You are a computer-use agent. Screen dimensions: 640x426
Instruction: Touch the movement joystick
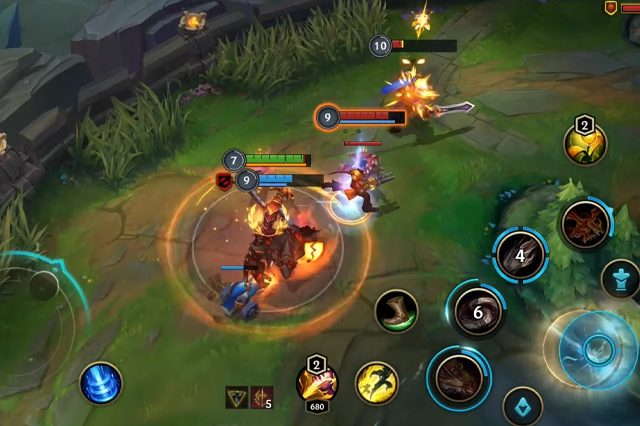click(42, 300)
